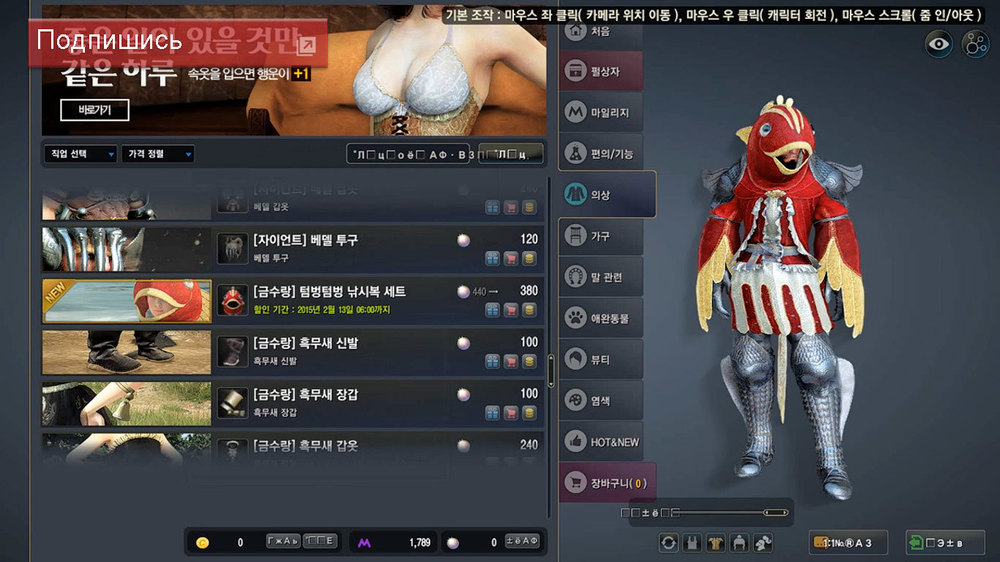Click the rotate-arrows preview reset icon
This screenshot has width=1000, height=562.
coord(668,542)
